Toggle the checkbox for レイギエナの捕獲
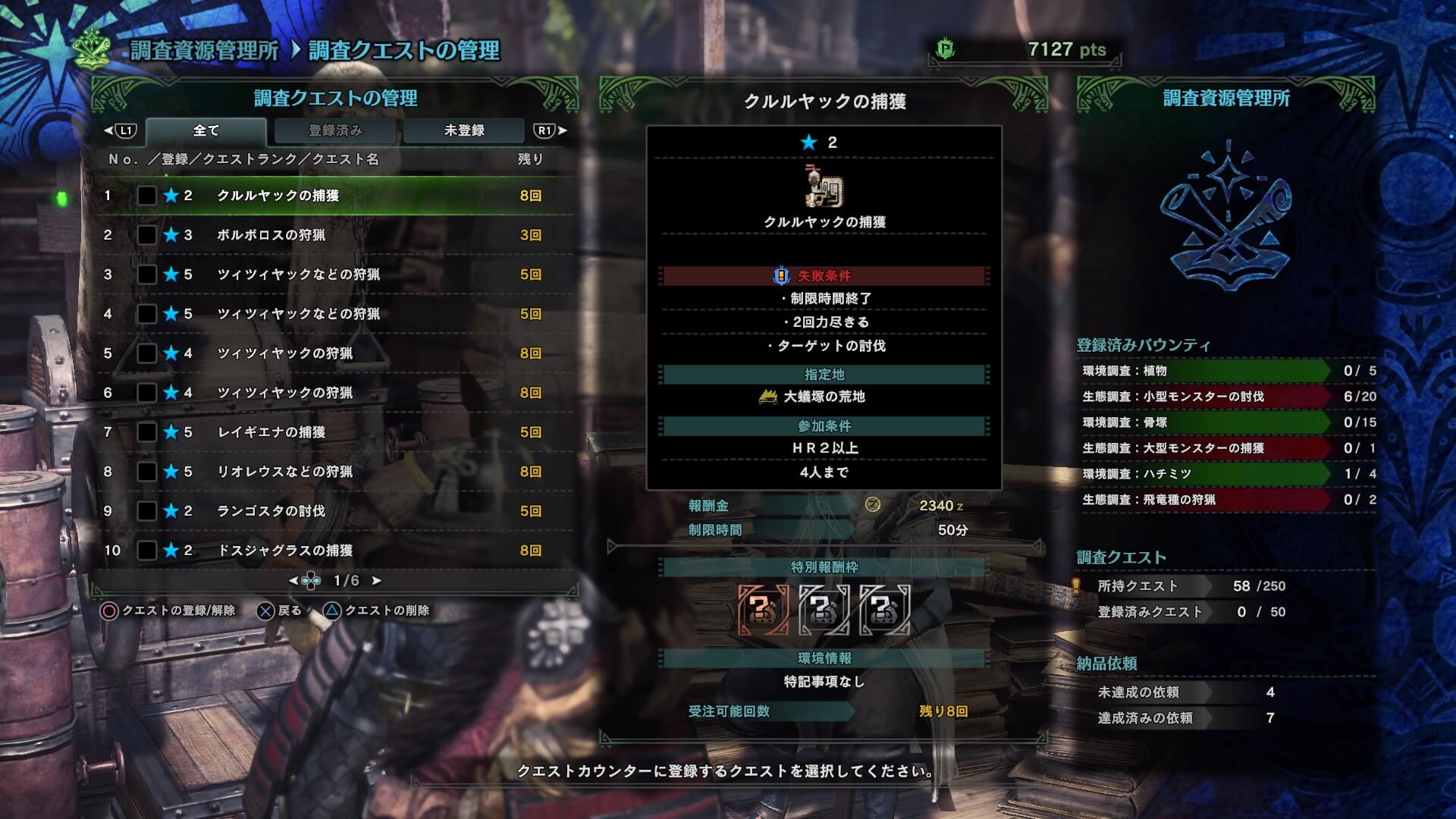Viewport: 1456px width, 819px height. (147, 432)
